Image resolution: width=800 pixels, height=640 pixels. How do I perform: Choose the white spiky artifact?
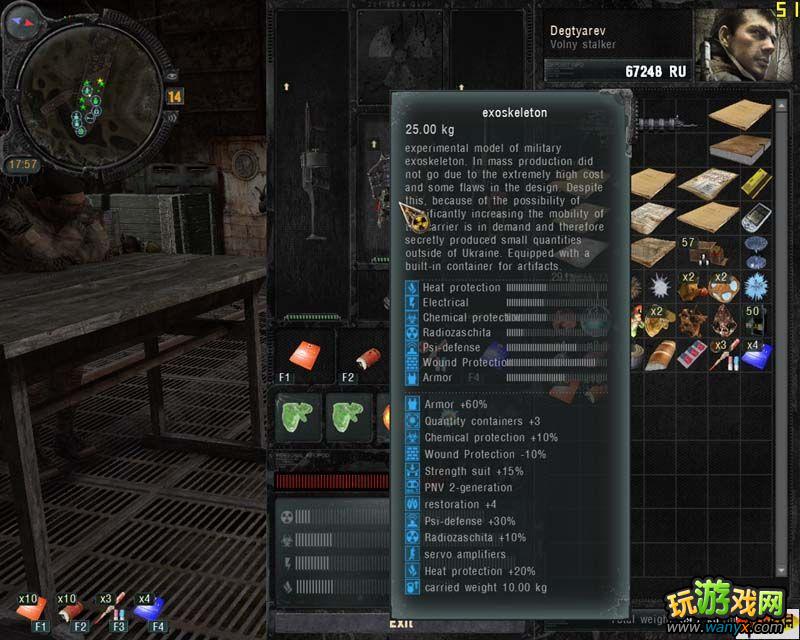pyautogui.click(x=660, y=287)
